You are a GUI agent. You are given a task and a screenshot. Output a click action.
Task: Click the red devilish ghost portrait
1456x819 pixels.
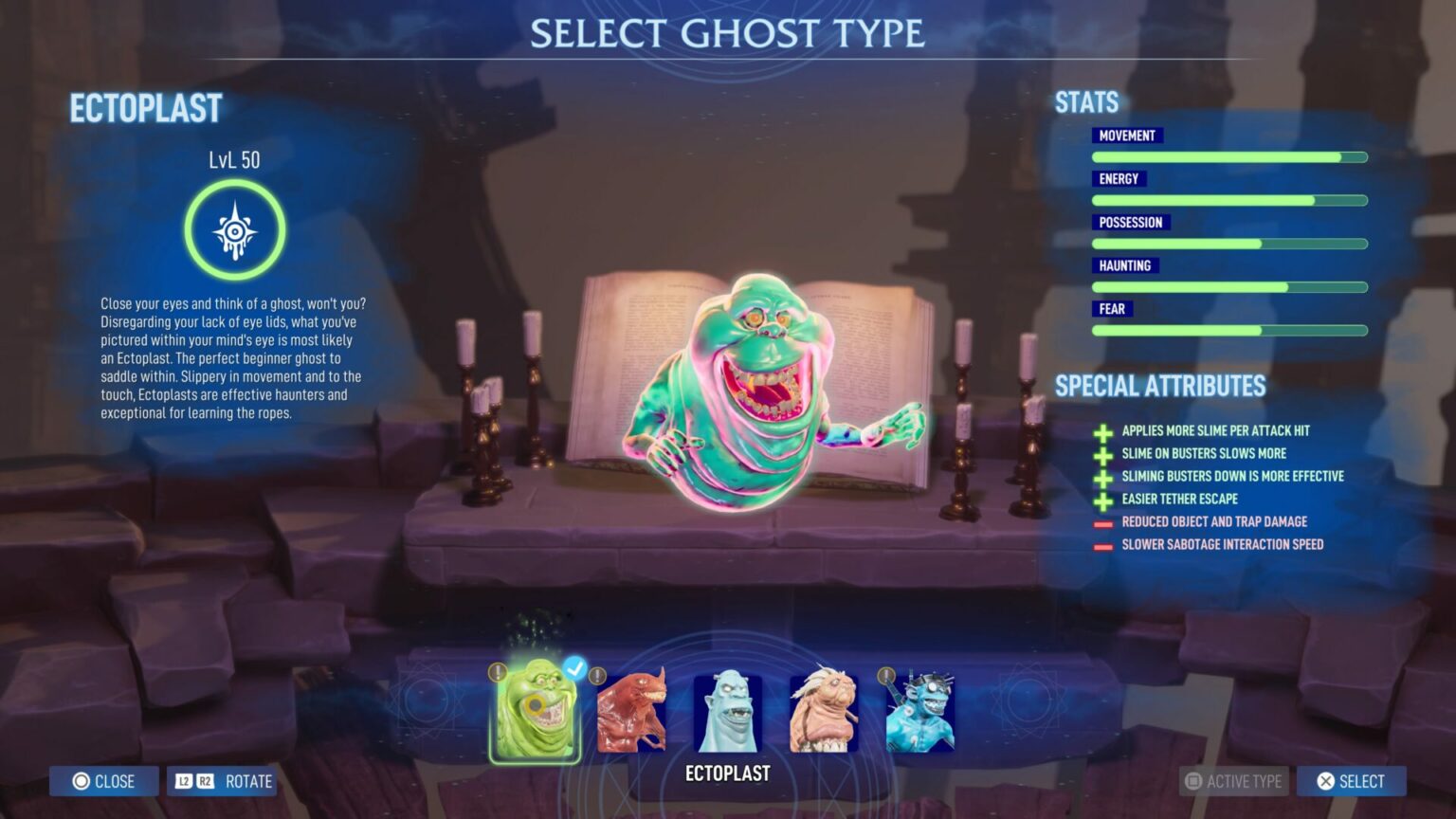coord(631,711)
